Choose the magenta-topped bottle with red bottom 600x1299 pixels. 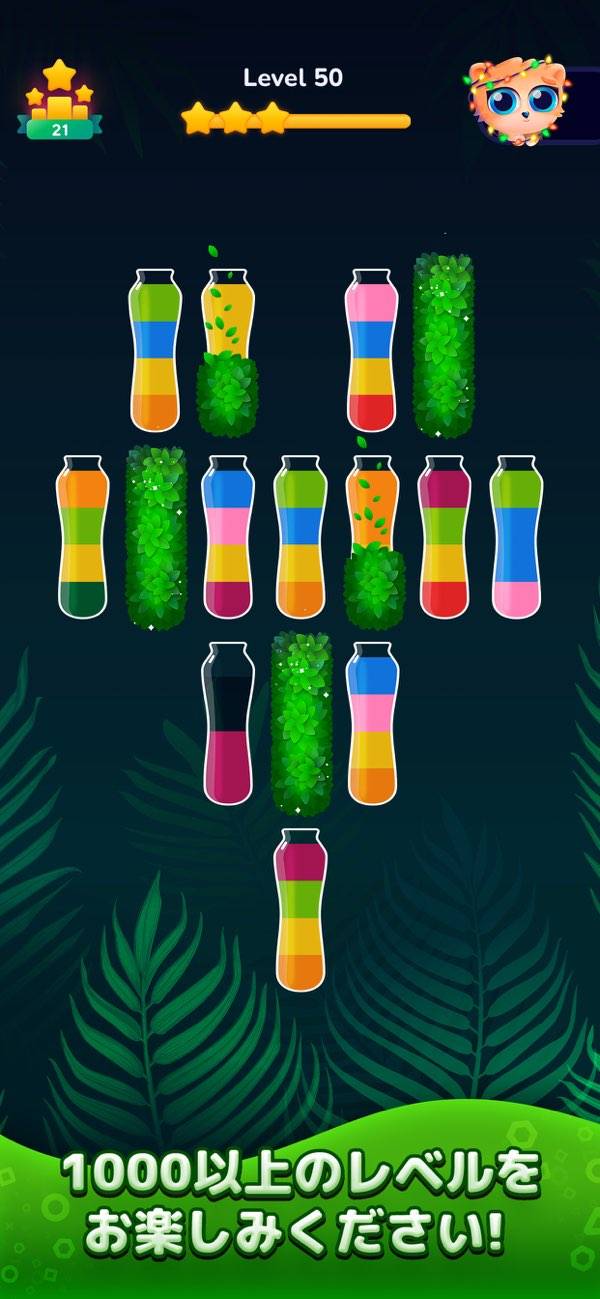point(444,536)
